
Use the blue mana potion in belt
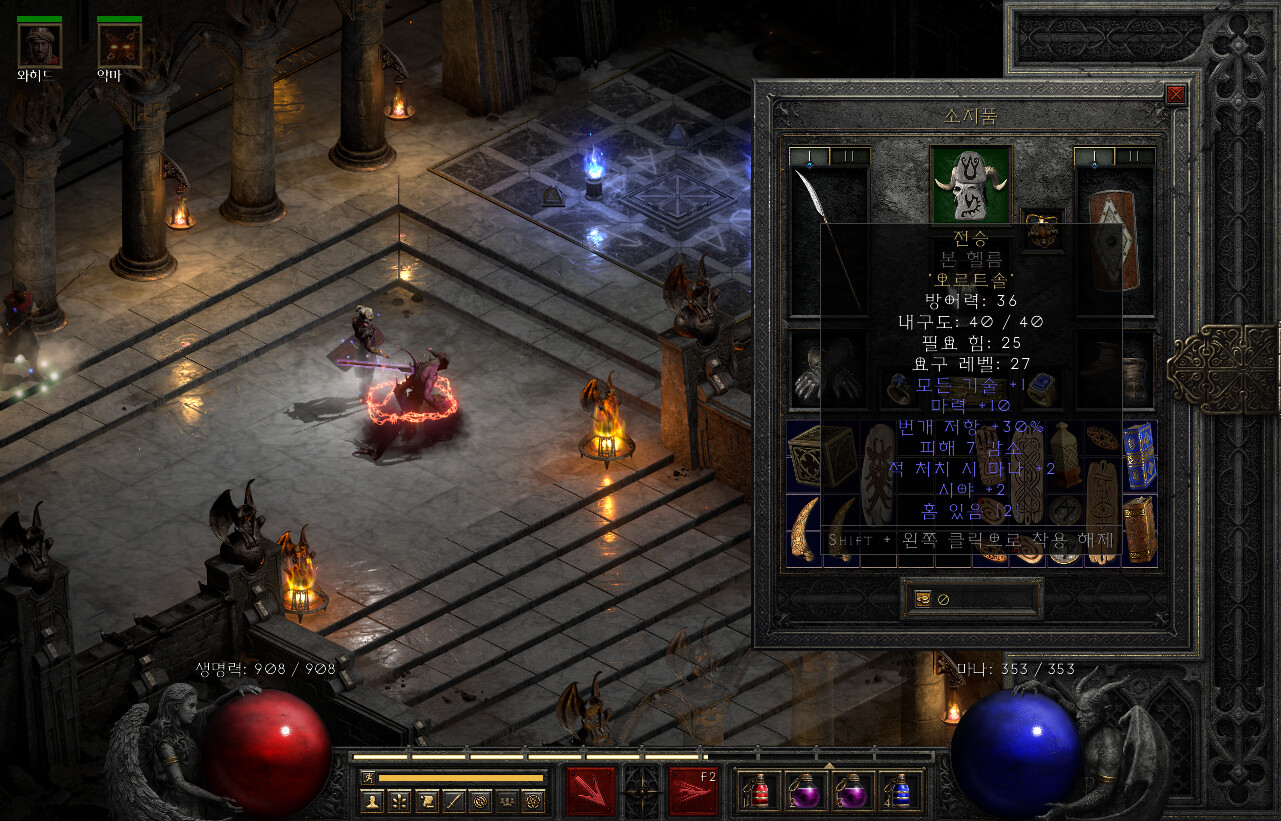coord(900,791)
